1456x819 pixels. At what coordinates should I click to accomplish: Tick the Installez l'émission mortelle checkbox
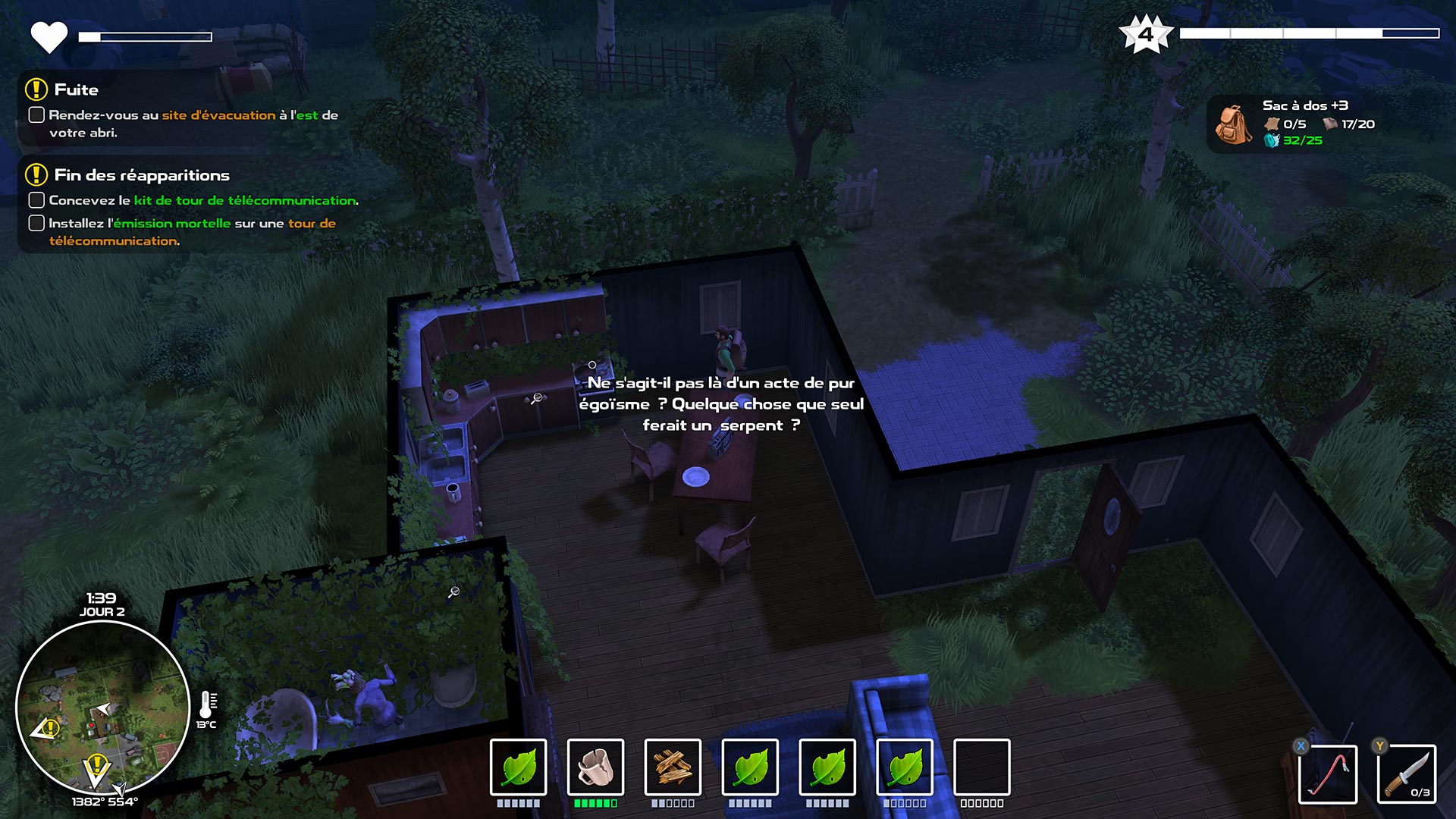point(36,223)
